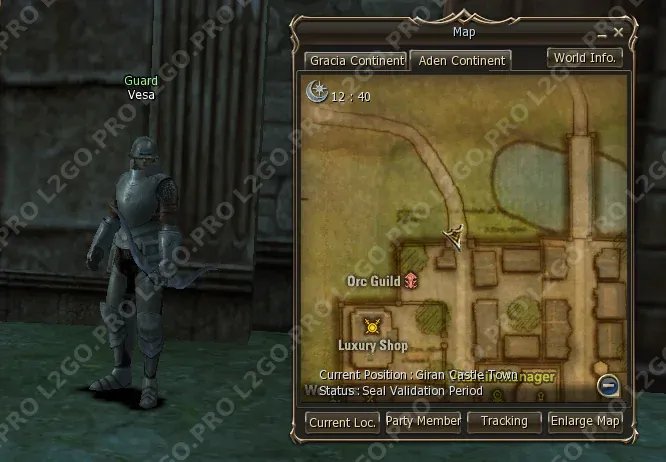The height and width of the screenshot is (462, 666).
Task: Enlarge Map to full size
Action: (x=586, y=422)
